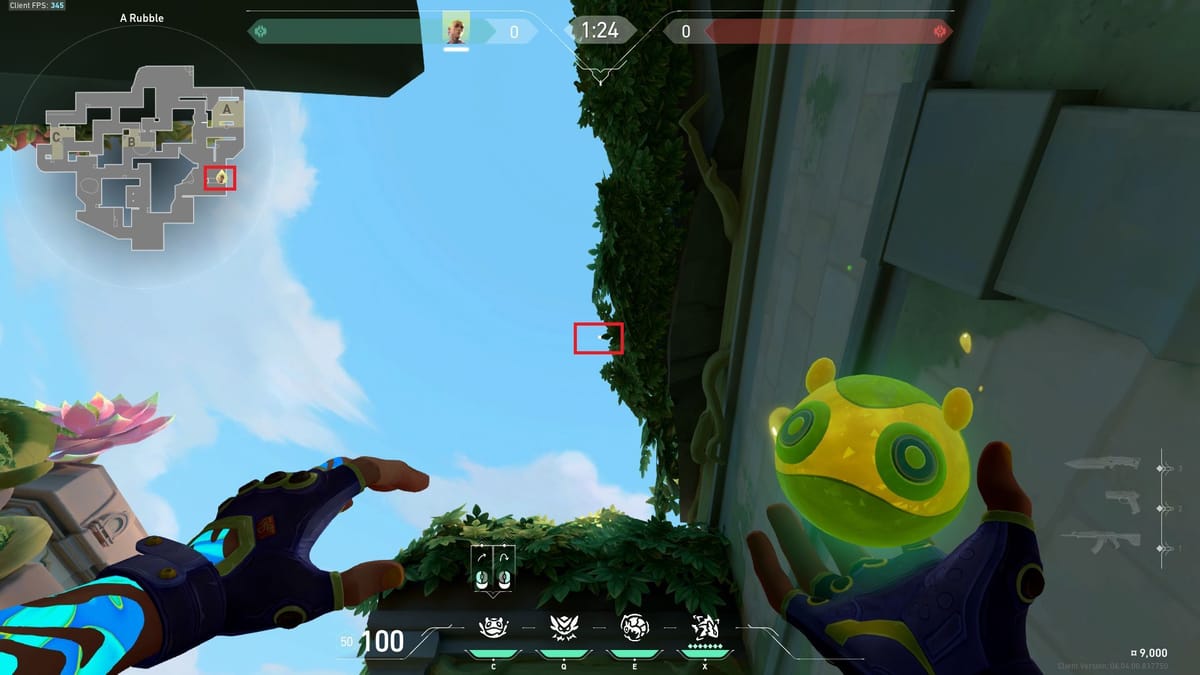This screenshot has width=1200, height=675.
Task: Click the A site label on minimap
Action: click(x=227, y=108)
